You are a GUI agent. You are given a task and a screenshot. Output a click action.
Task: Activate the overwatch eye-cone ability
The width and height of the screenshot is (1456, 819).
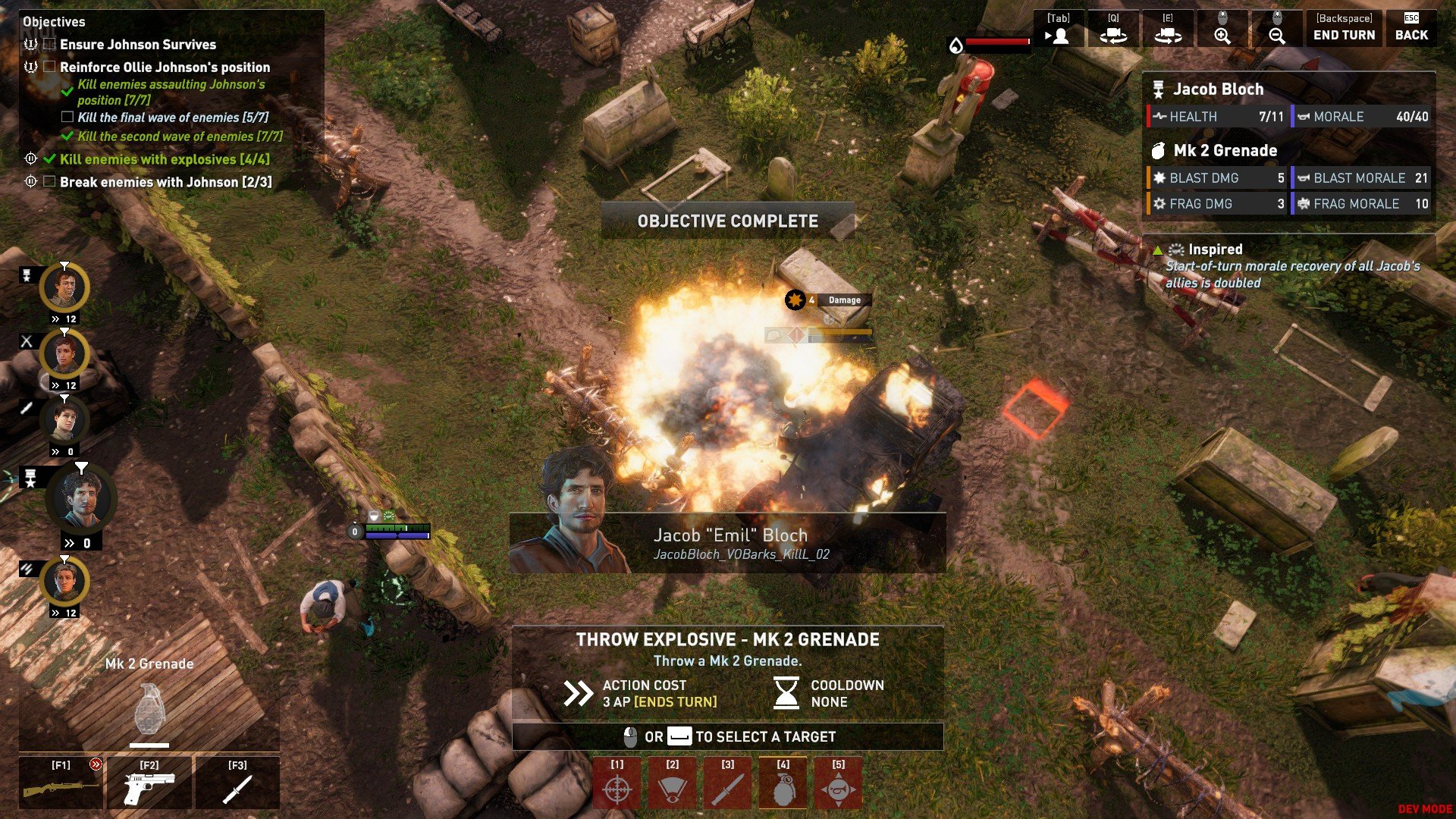(x=673, y=783)
